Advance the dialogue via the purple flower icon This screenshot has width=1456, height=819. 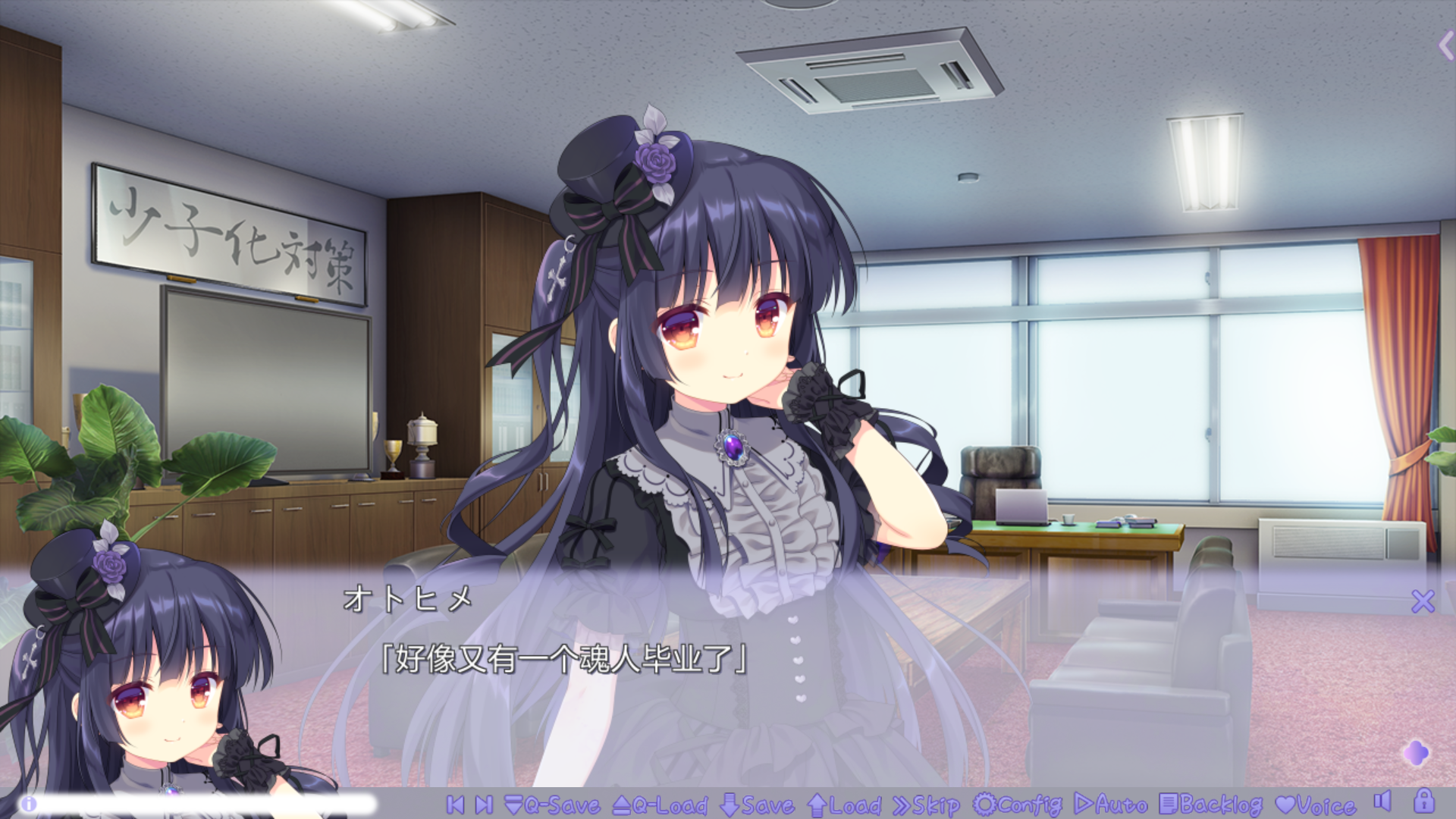(x=1416, y=753)
